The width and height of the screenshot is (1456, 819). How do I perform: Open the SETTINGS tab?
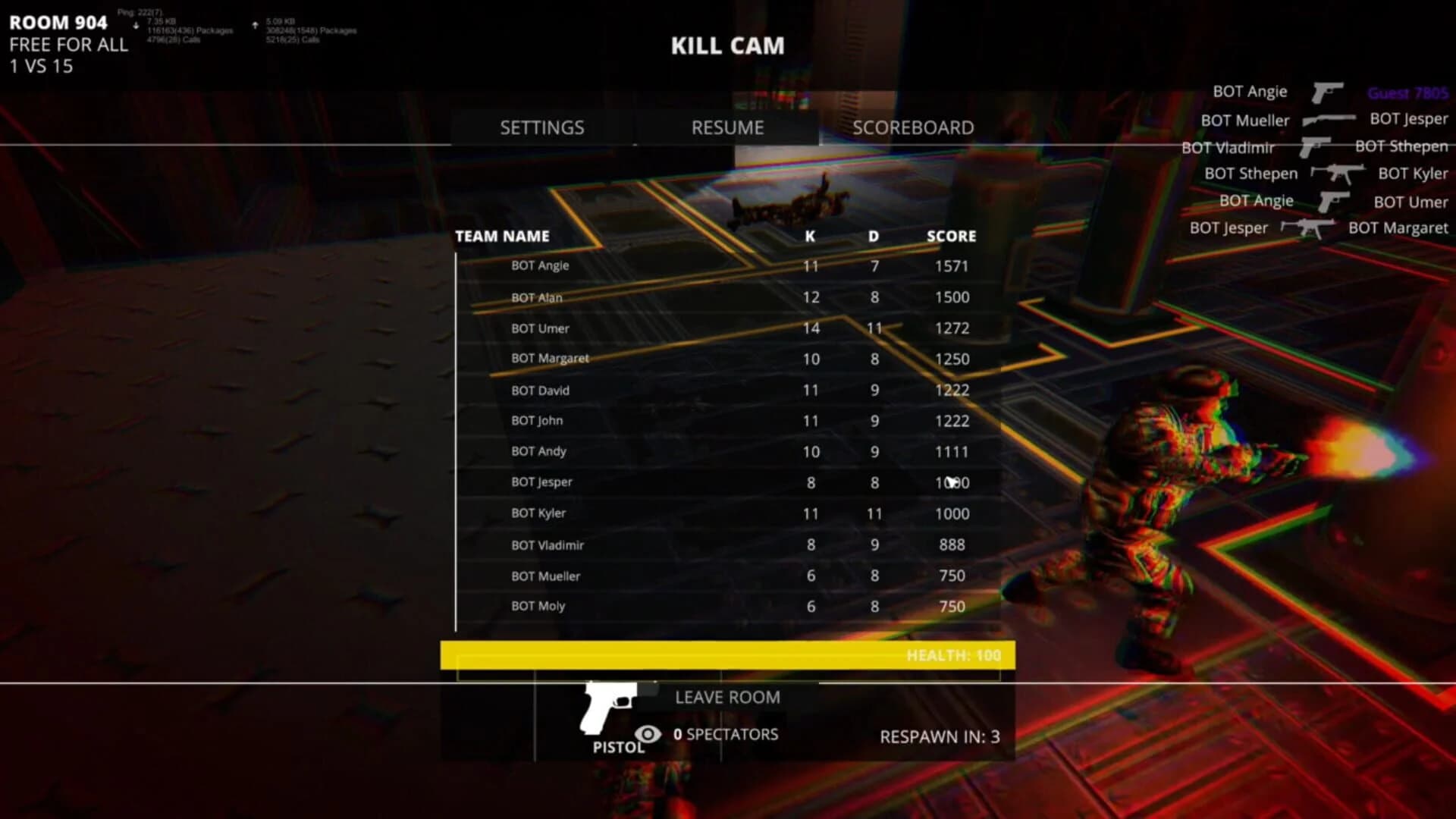click(541, 127)
